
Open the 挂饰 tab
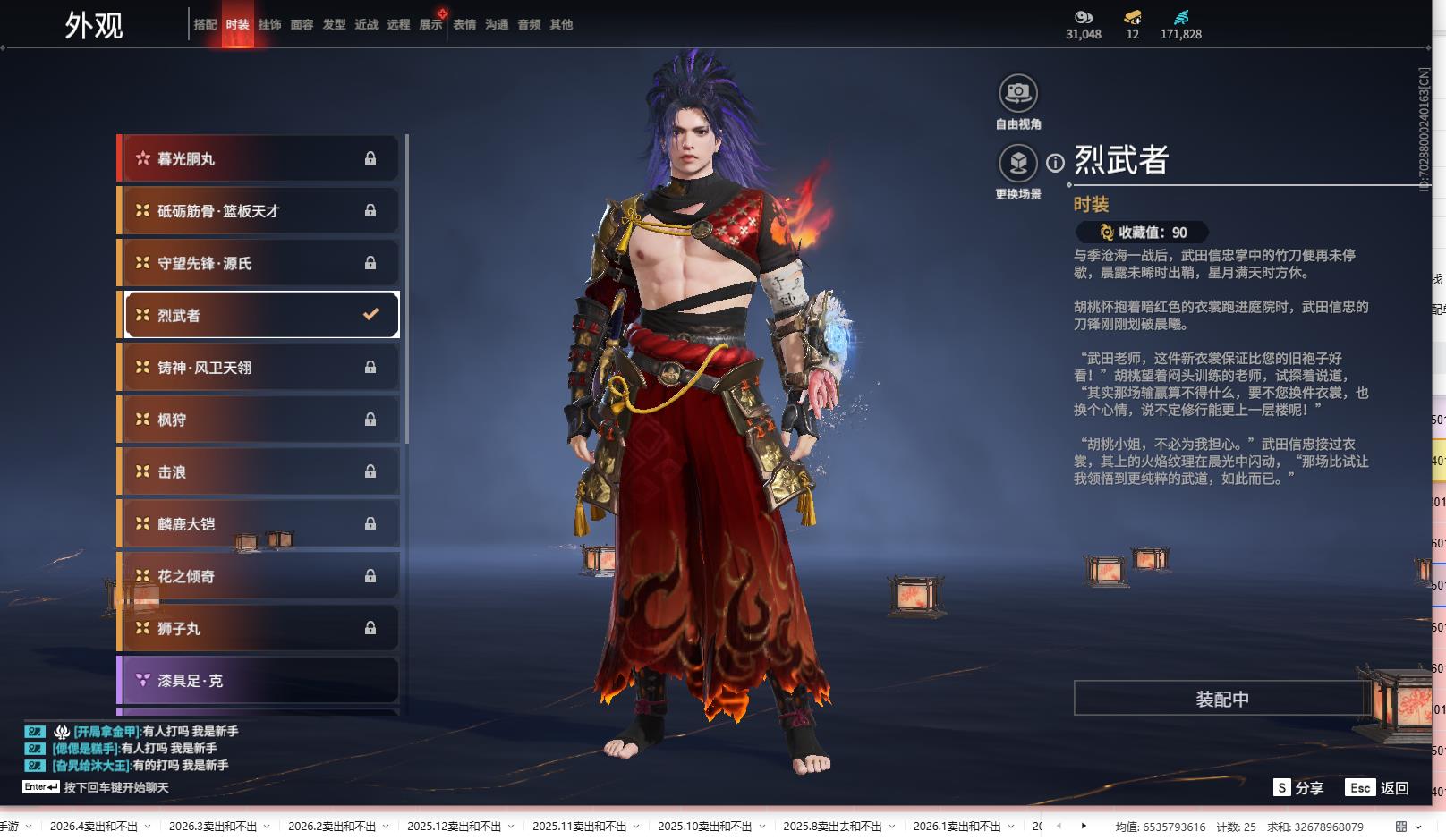[269, 25]
